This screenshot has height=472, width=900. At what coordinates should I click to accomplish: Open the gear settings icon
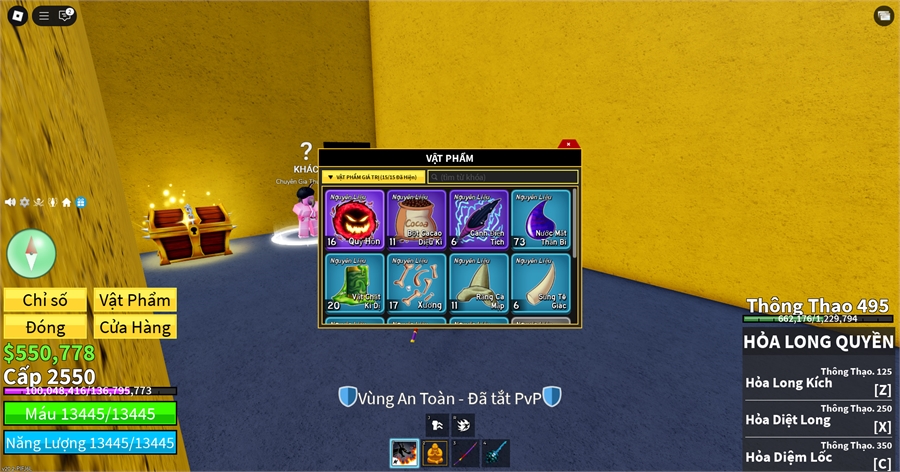(25, 202)
